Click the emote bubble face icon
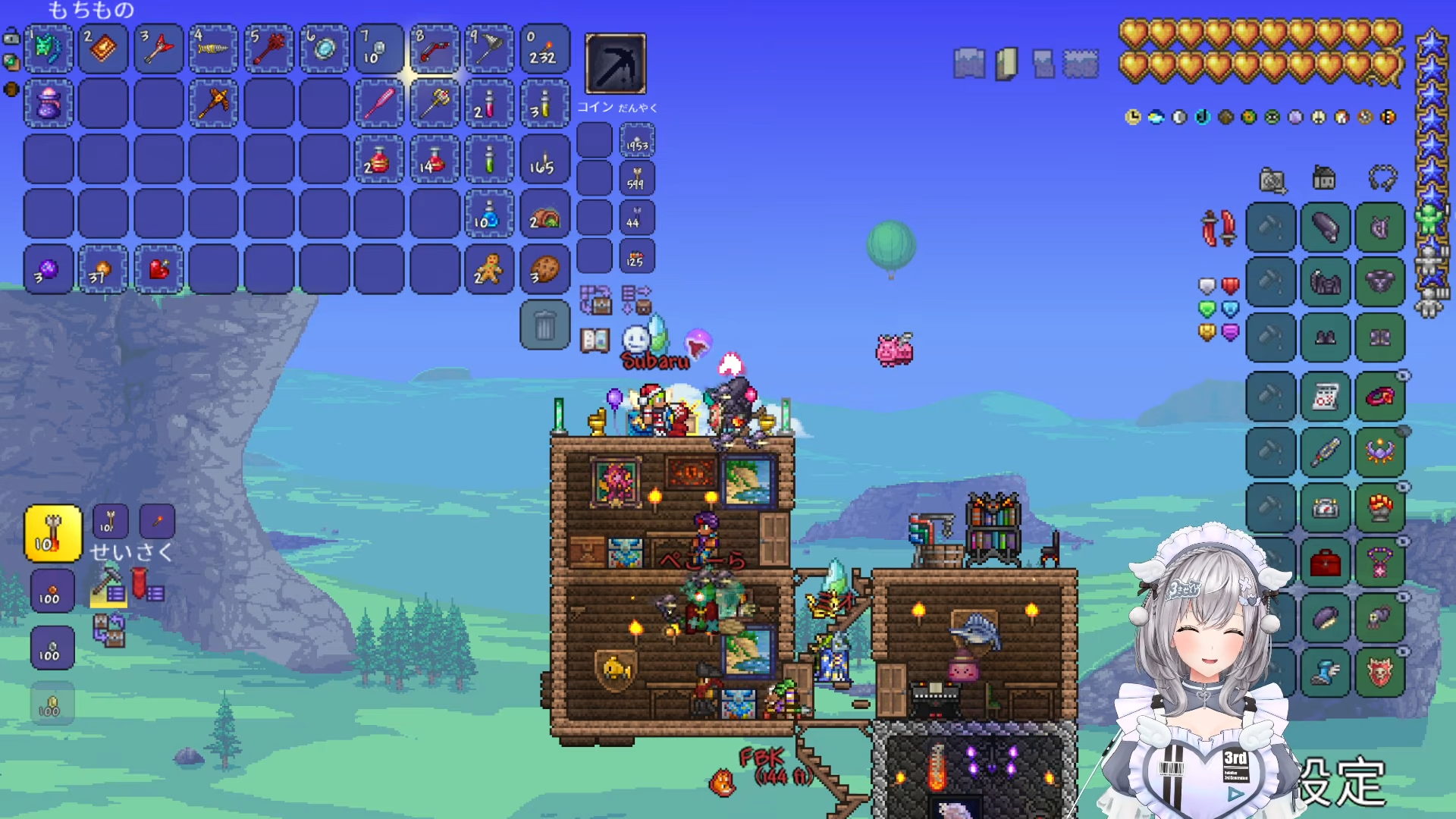The height and width of the screenshot is (819, 1456). 635,339
